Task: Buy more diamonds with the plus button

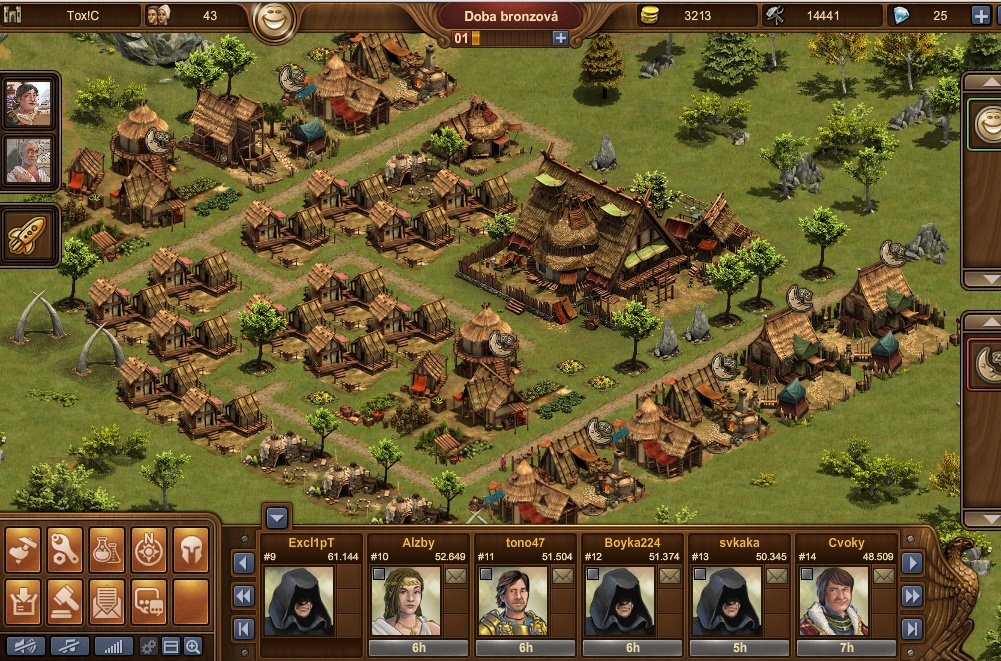Action: [980, 15]
